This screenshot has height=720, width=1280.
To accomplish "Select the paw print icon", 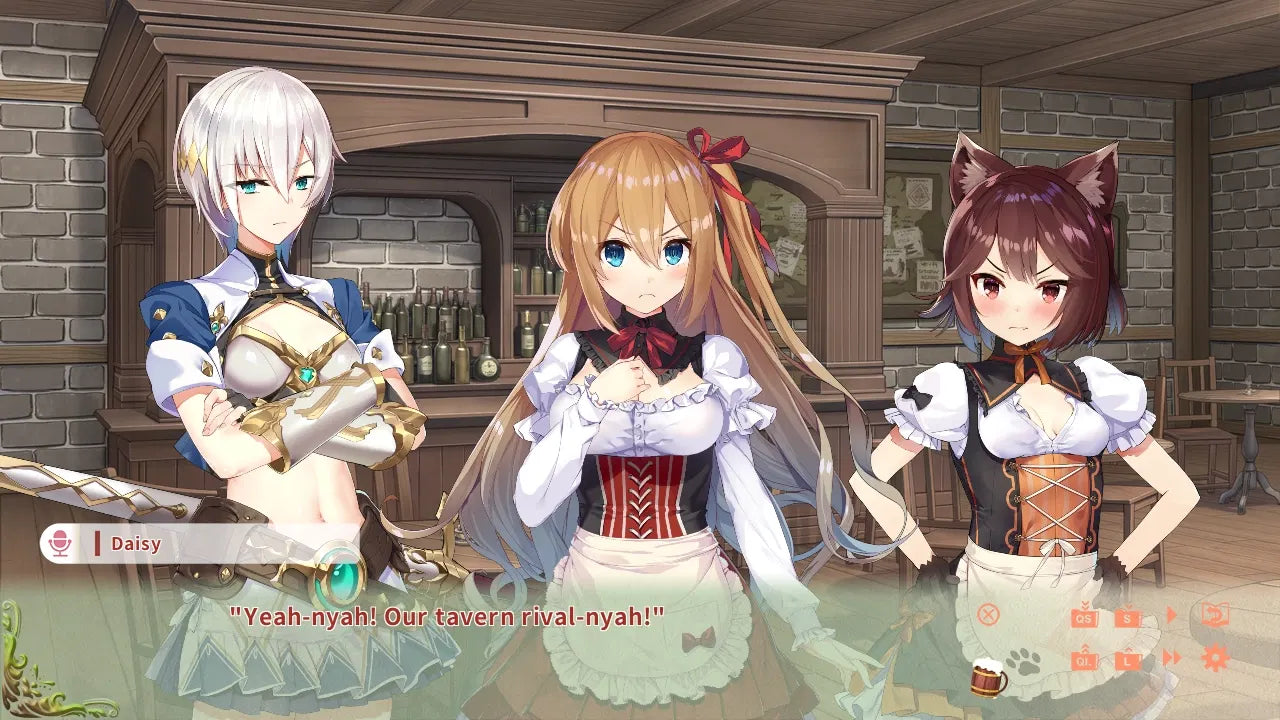I will 1025,661.
